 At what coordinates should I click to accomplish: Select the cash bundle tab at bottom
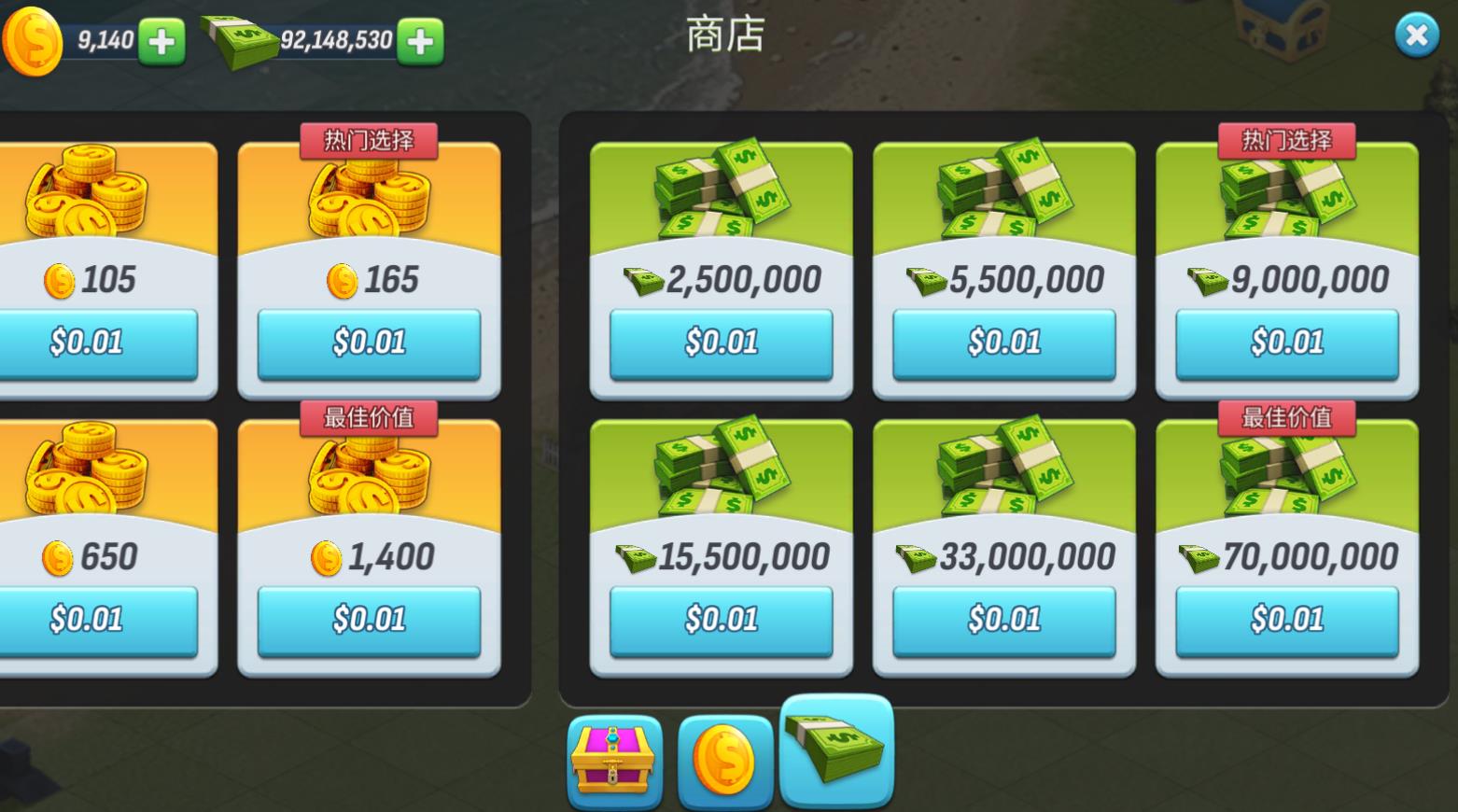click(835, 747)
